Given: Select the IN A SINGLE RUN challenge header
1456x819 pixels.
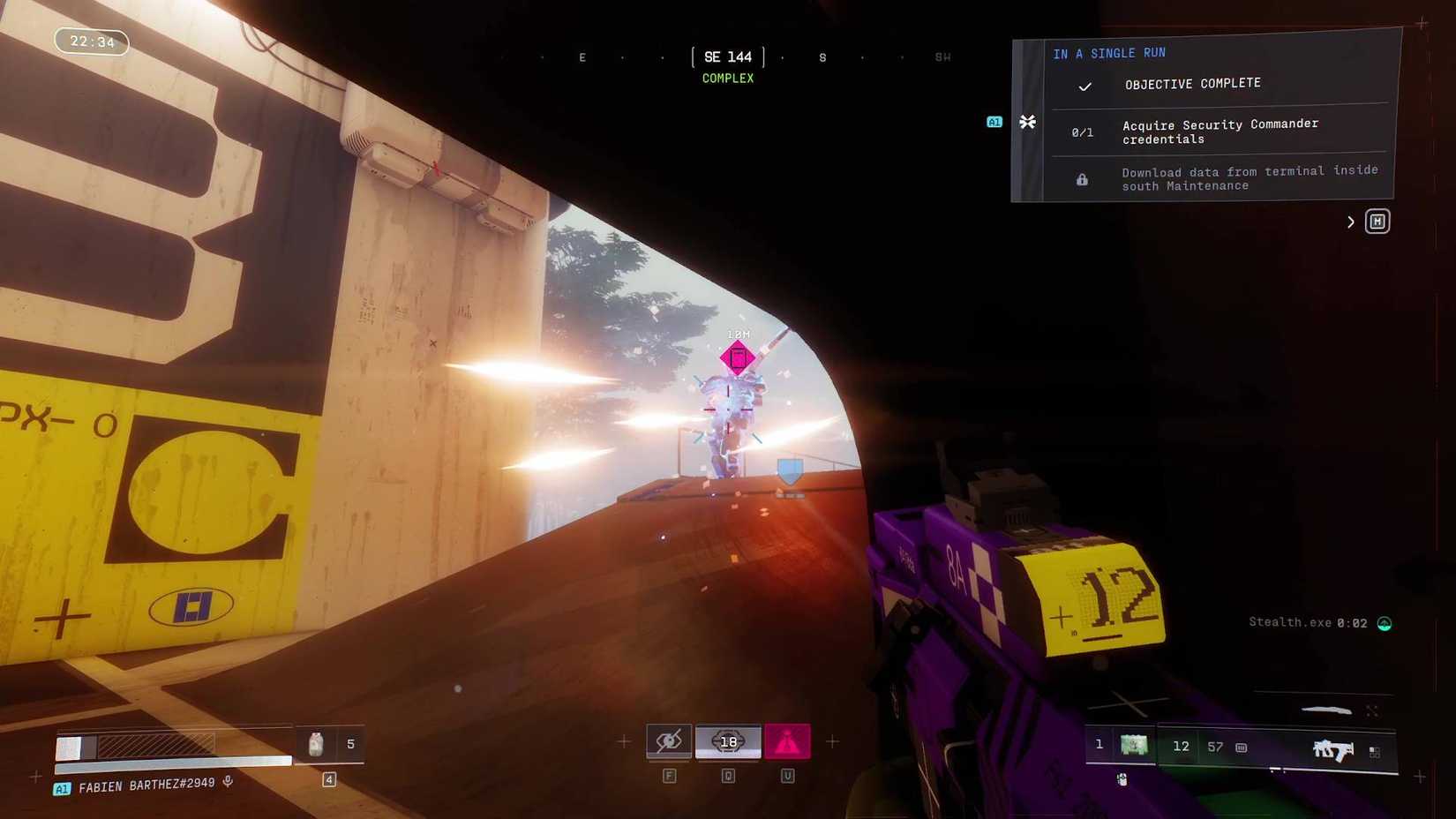Looking at the screenshot, I should (1110, 53).
